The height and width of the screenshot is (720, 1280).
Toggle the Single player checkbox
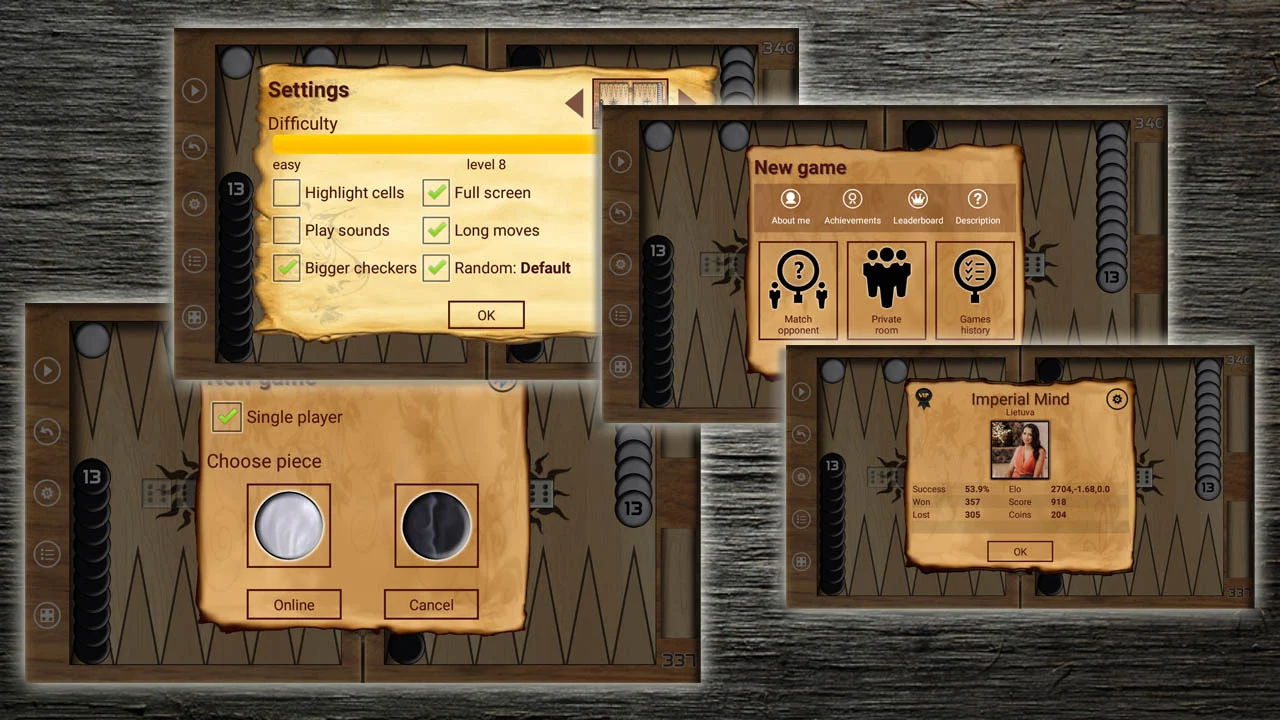point(228,417)
